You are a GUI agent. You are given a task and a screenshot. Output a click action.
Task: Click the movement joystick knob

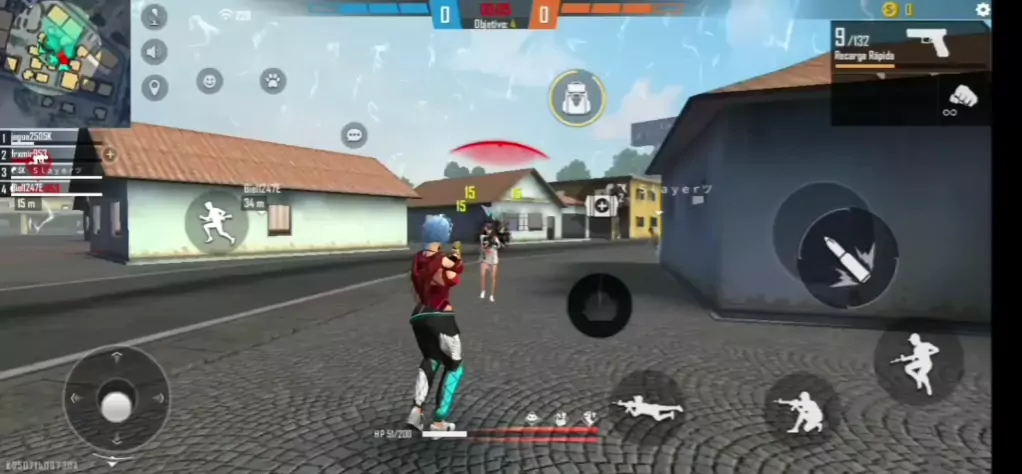(117, 405)
